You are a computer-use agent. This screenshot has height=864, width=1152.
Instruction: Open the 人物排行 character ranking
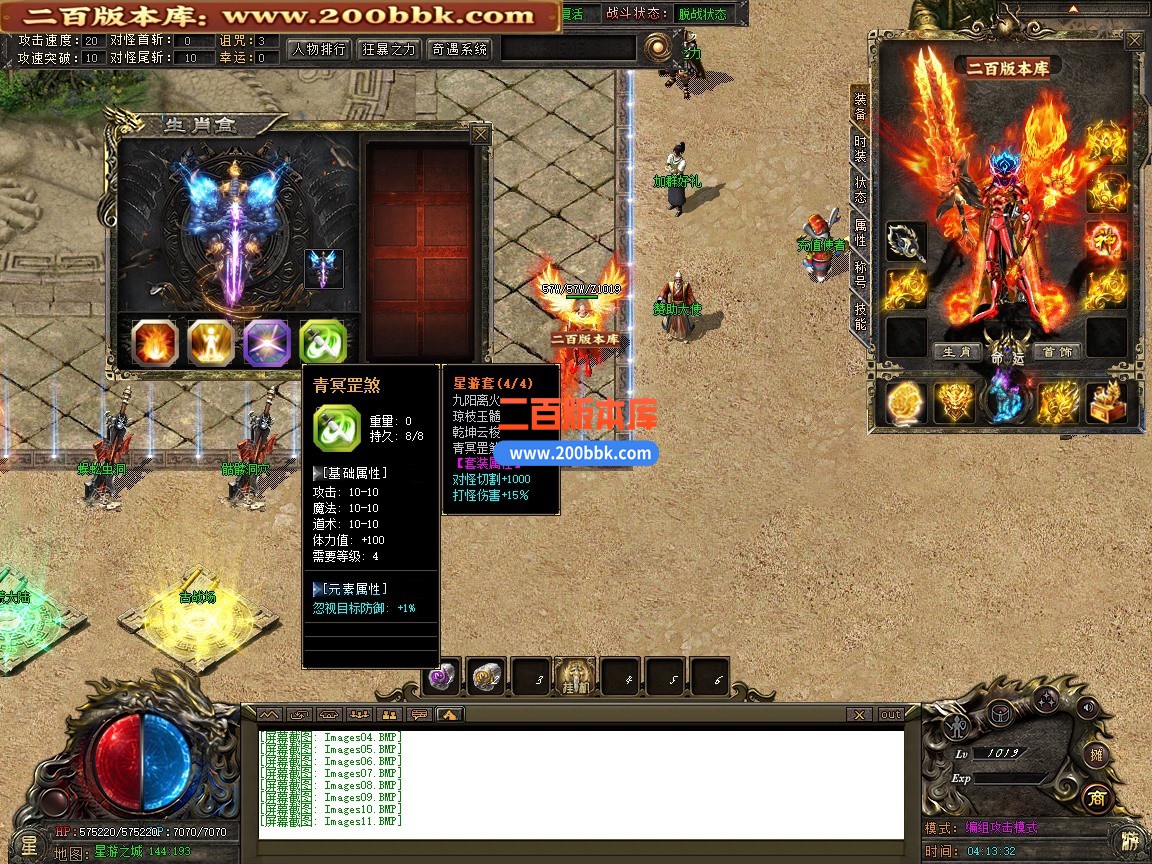[319, 49]
